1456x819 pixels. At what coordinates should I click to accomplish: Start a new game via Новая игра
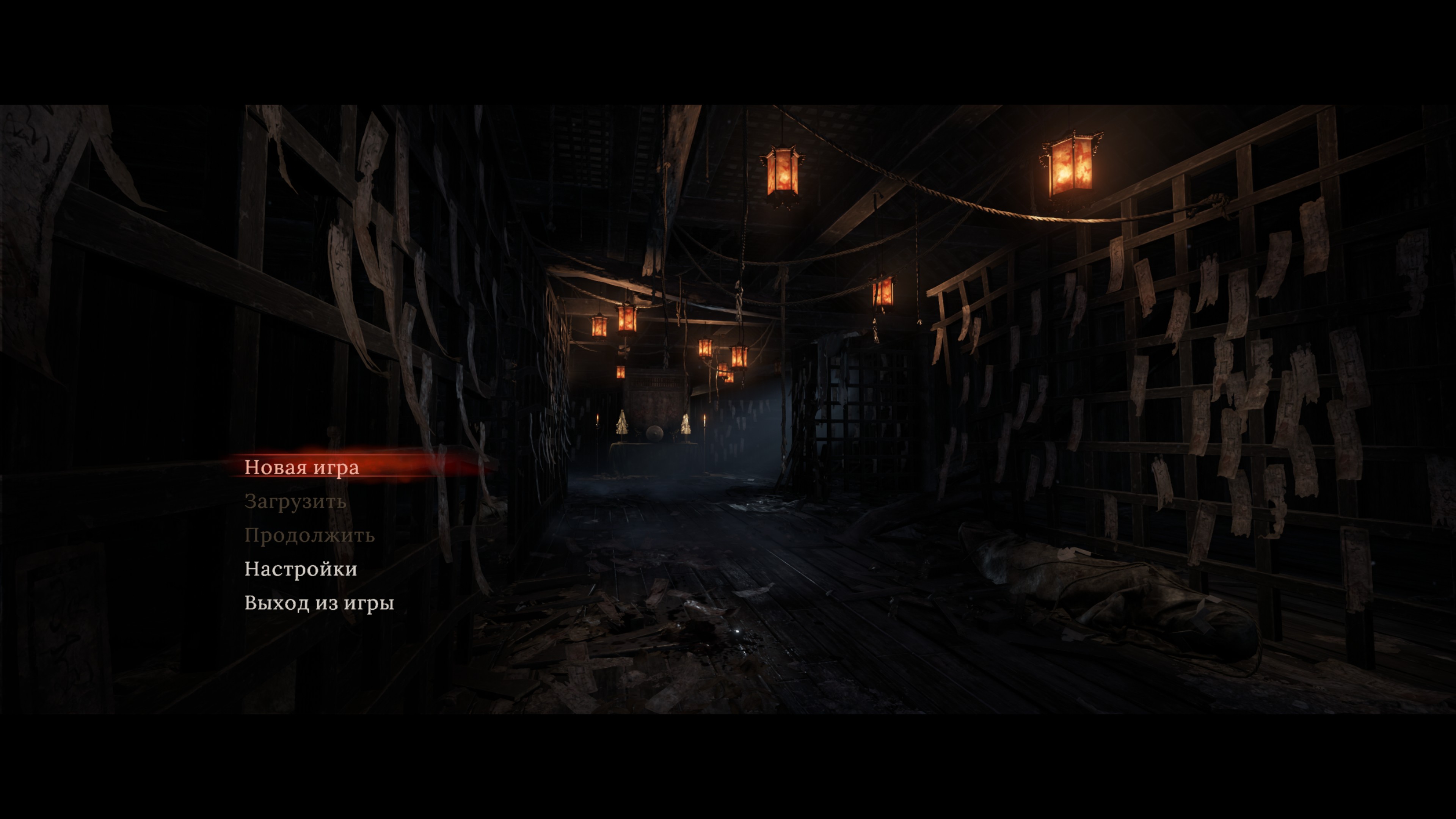coord(301,468)
